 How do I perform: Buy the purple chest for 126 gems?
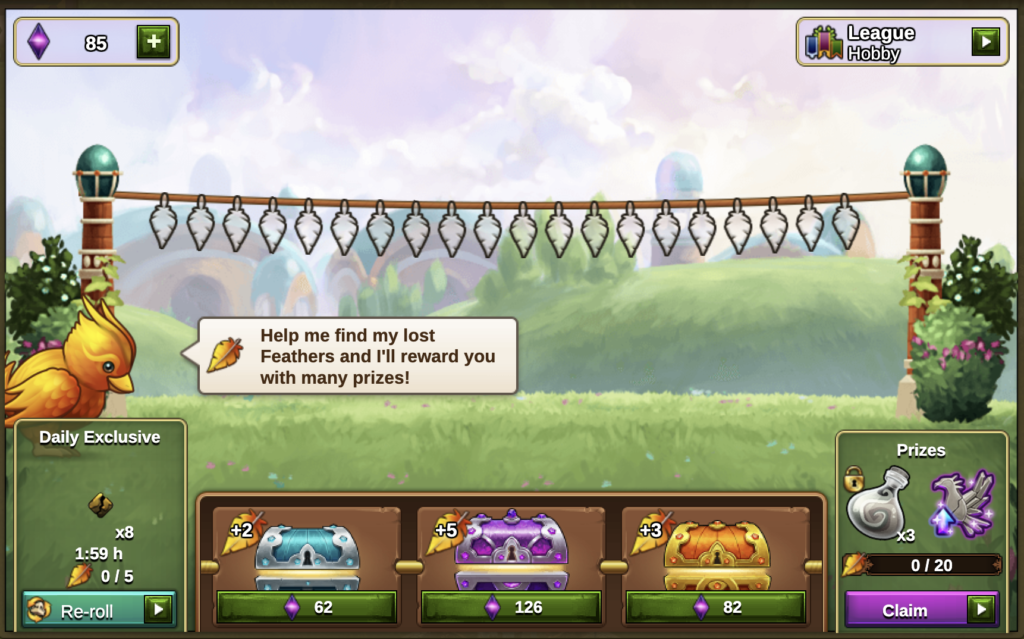pyautogui.click(x=511, y=606)
